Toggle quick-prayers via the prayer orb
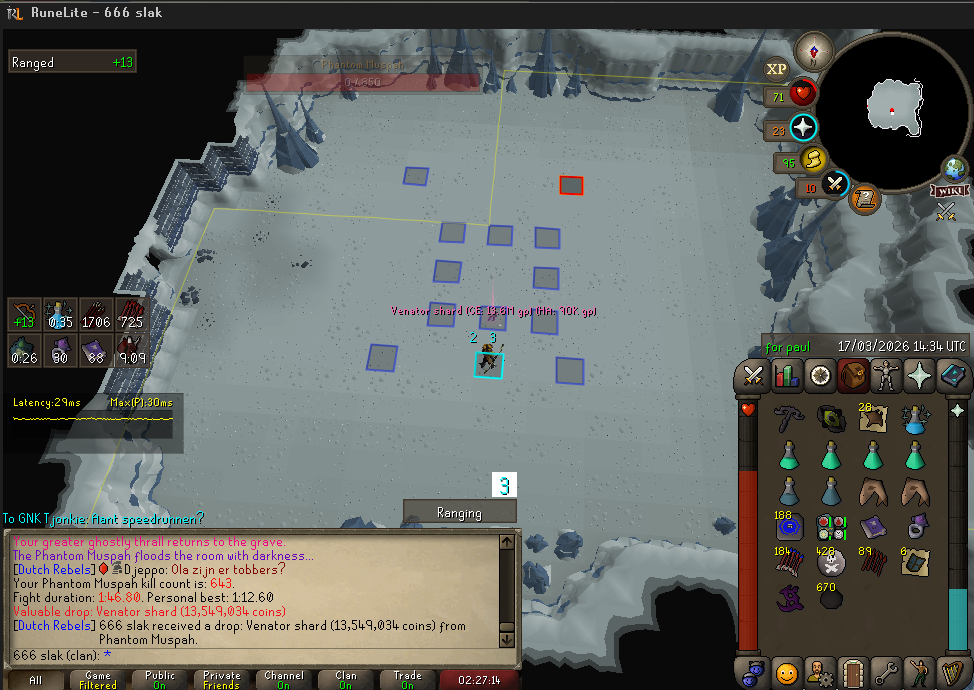 click(804, 128)
